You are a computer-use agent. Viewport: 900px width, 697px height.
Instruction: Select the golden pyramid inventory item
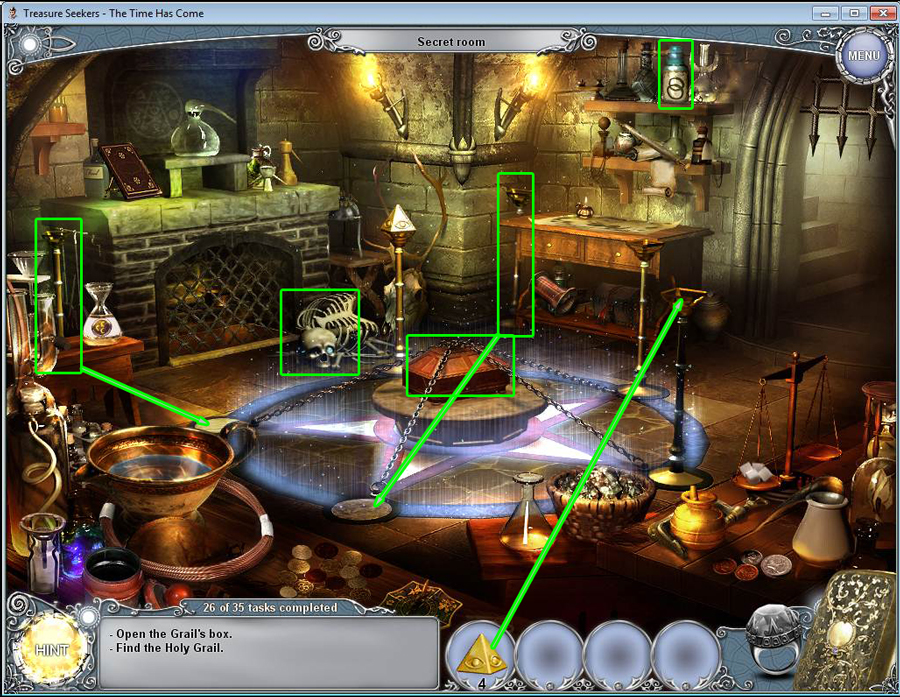pyautogui.click(x=480, y=652)
